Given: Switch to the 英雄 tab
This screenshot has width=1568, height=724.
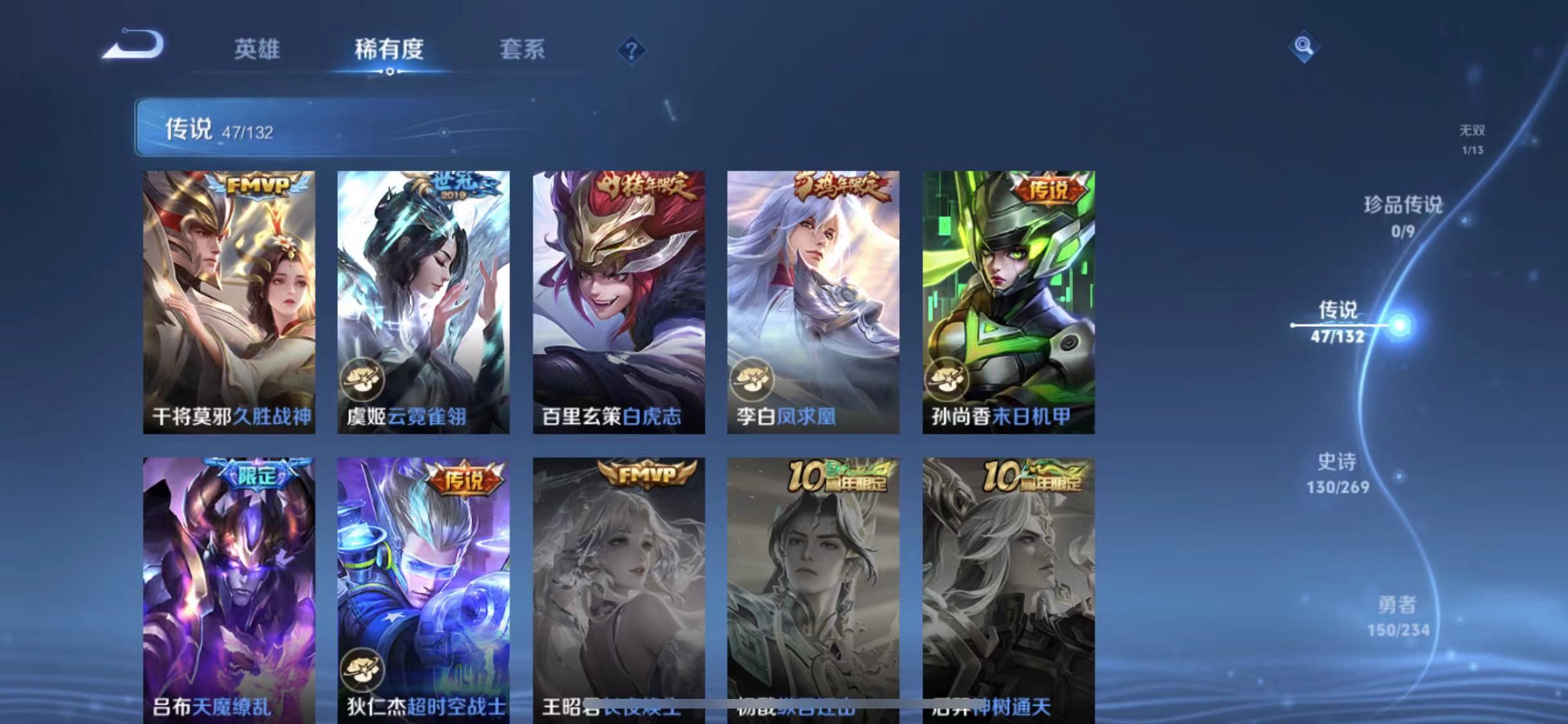Looking at the screenshot, I should [x=257, y=50].
